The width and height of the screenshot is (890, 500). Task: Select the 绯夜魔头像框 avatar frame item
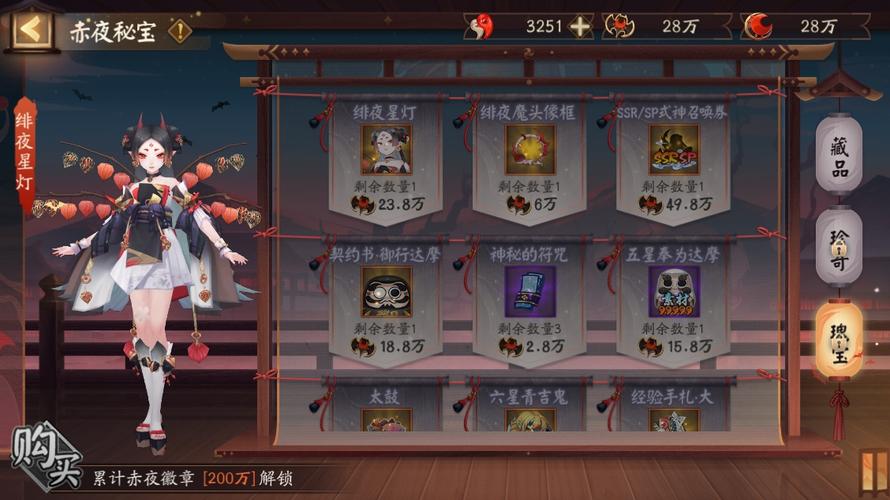[x=530, y=150]
